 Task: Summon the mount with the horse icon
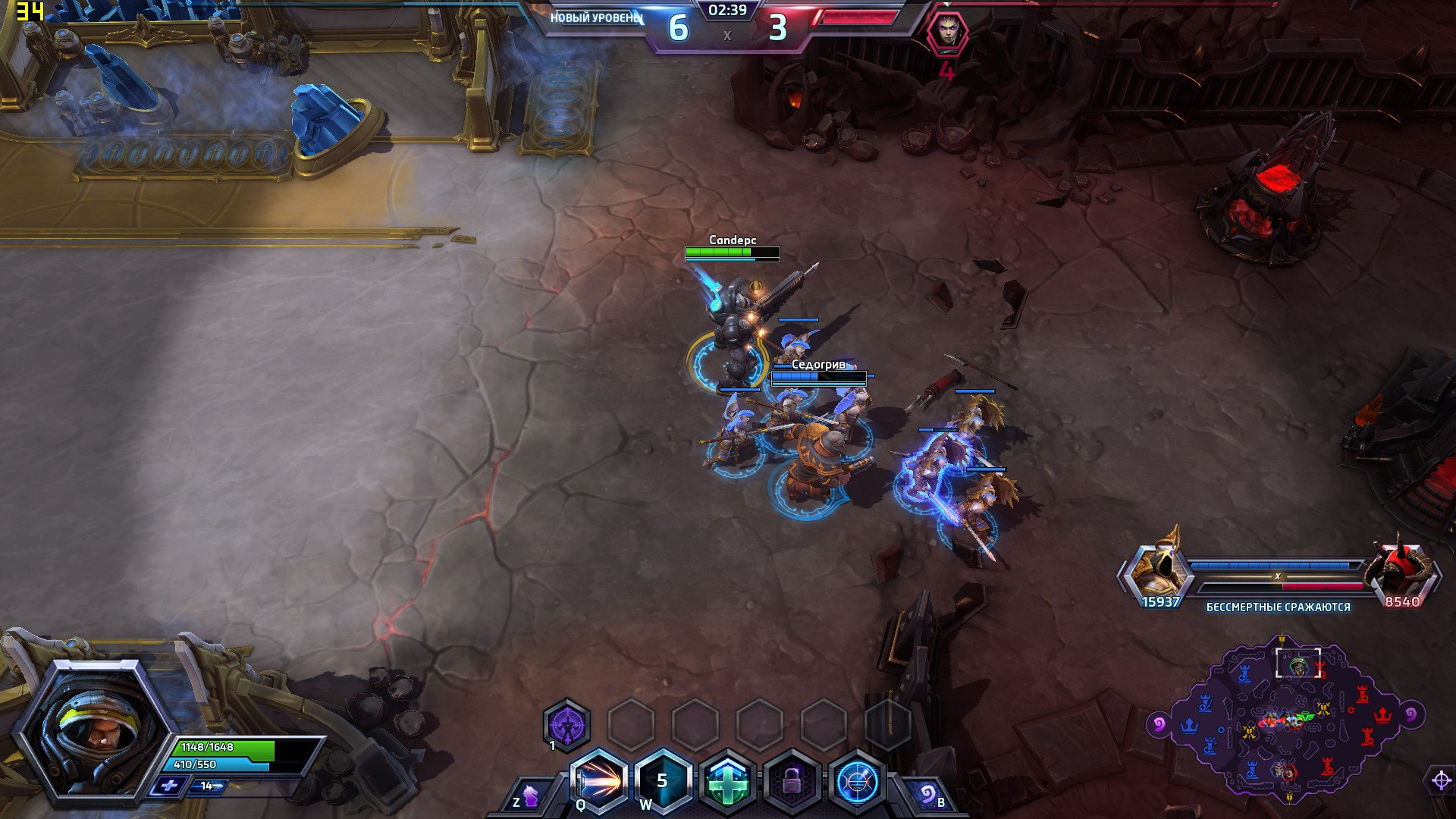tap(529, 798)
